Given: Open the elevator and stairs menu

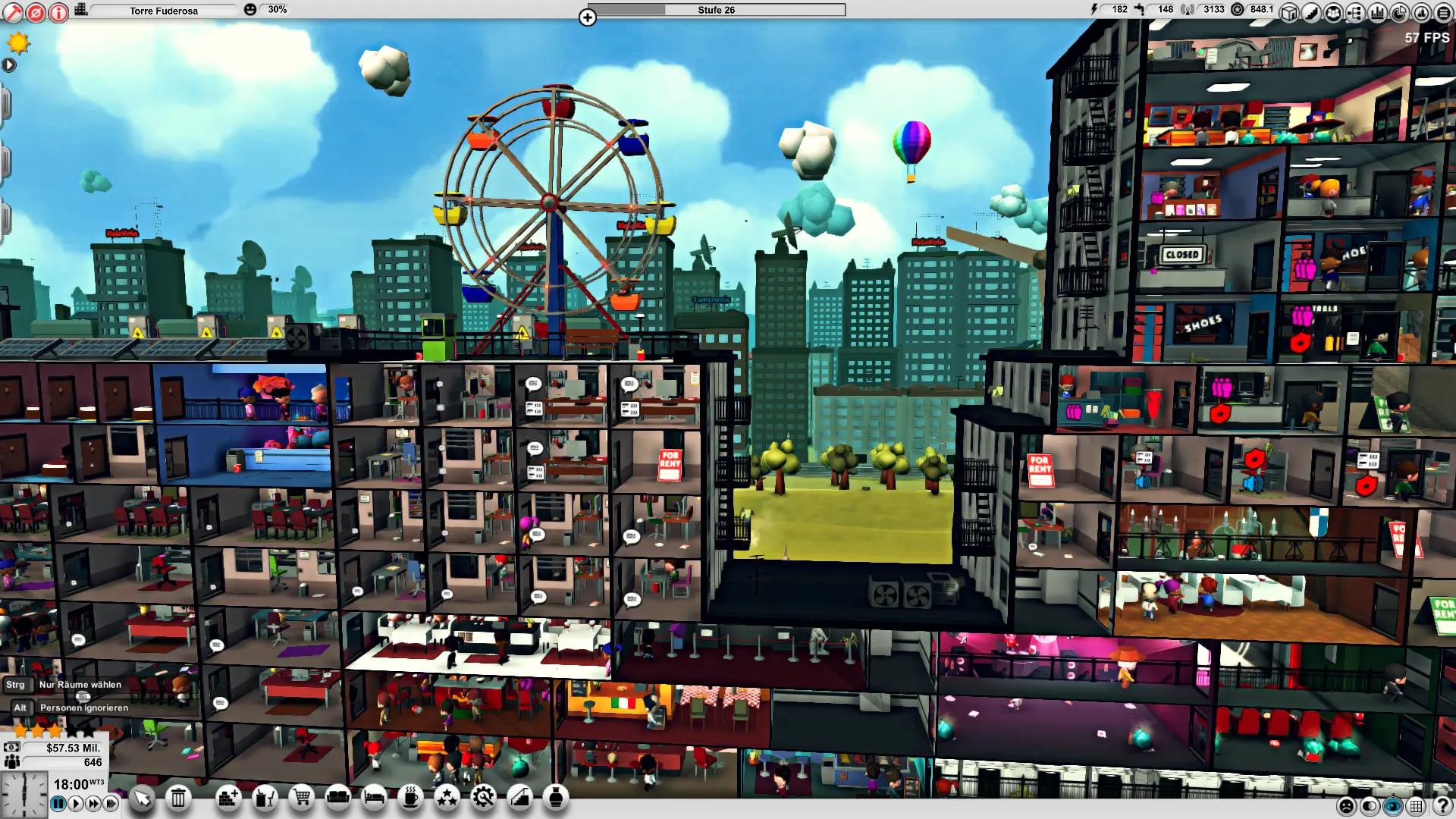Looking at the screenshot, I should [520, 798].
